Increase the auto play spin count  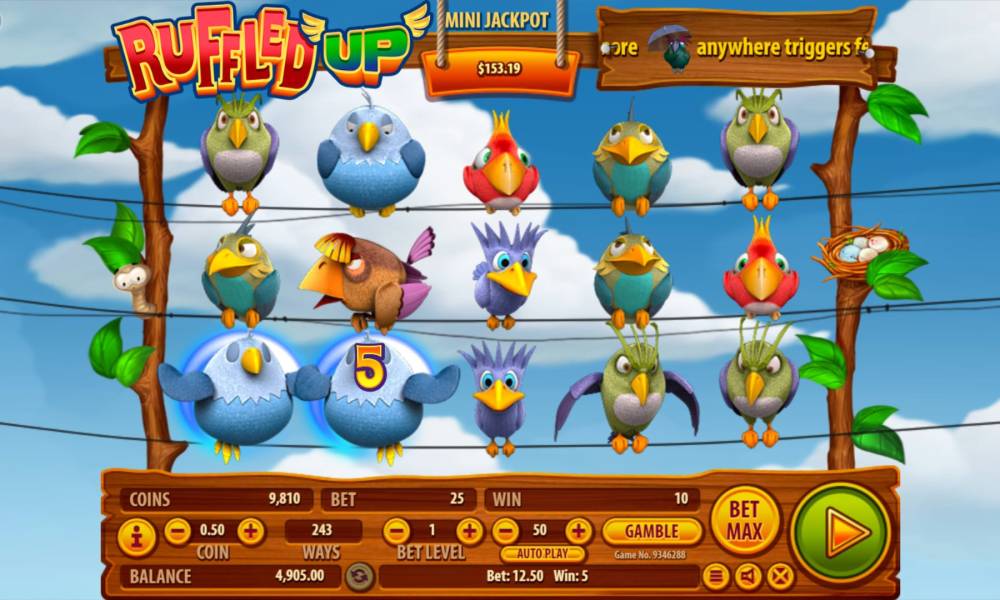[x=579, y=531]
